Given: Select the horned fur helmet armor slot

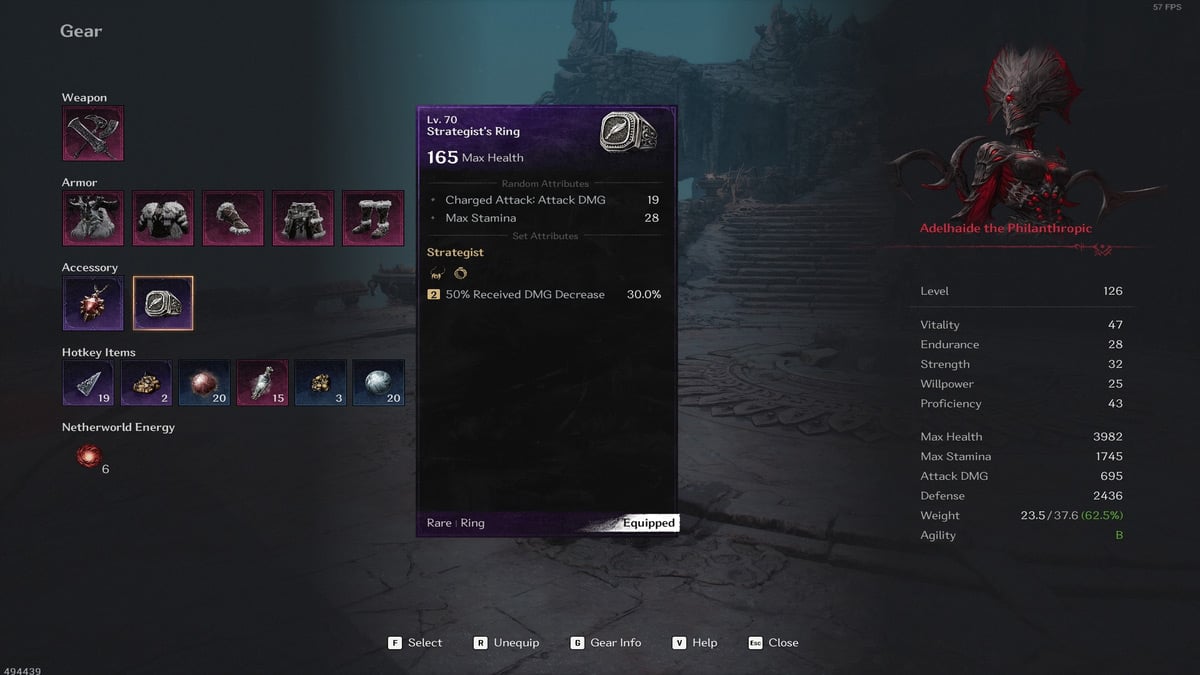Looking at the screenshot, I should click(x=93, y=218).
